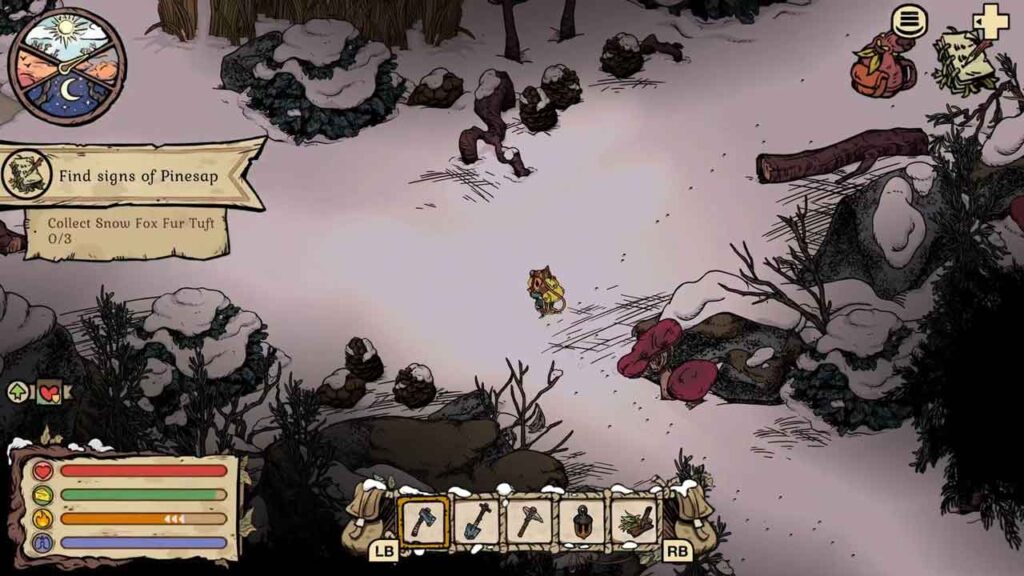Equip the pickaxe from the hotbar
This screenshot has width=1024, height=576.
(x=529, y=522)
